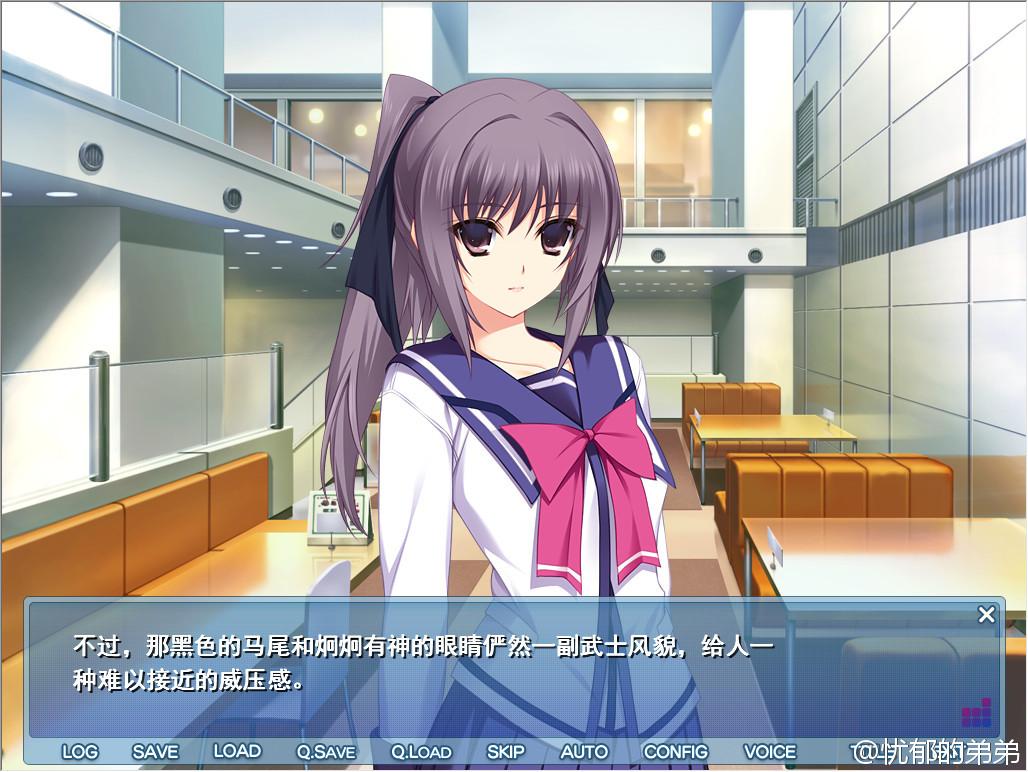This screenshot has height=772, width=1028.
Task: Open the SAVE menu
Action: 155,751
